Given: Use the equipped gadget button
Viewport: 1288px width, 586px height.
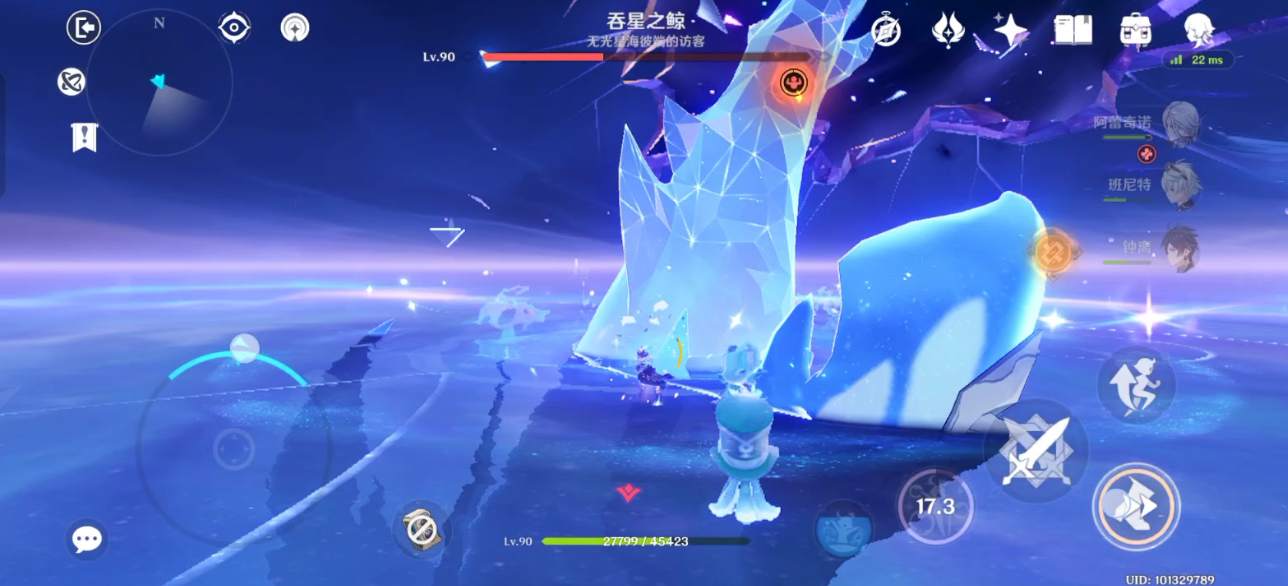Looking at the screenshot, I should coord(421,528).
